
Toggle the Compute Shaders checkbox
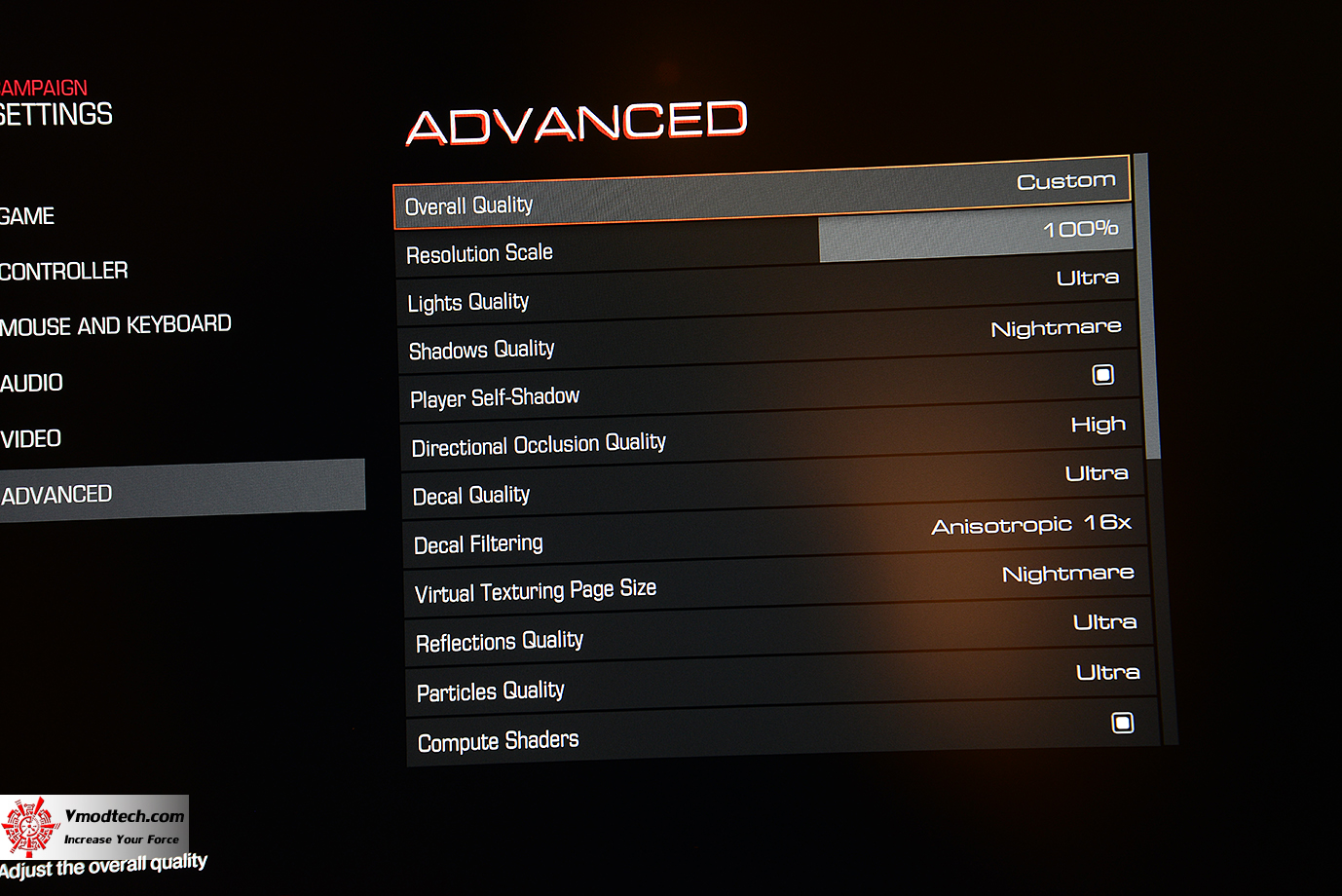click(x=1123, y=723)
